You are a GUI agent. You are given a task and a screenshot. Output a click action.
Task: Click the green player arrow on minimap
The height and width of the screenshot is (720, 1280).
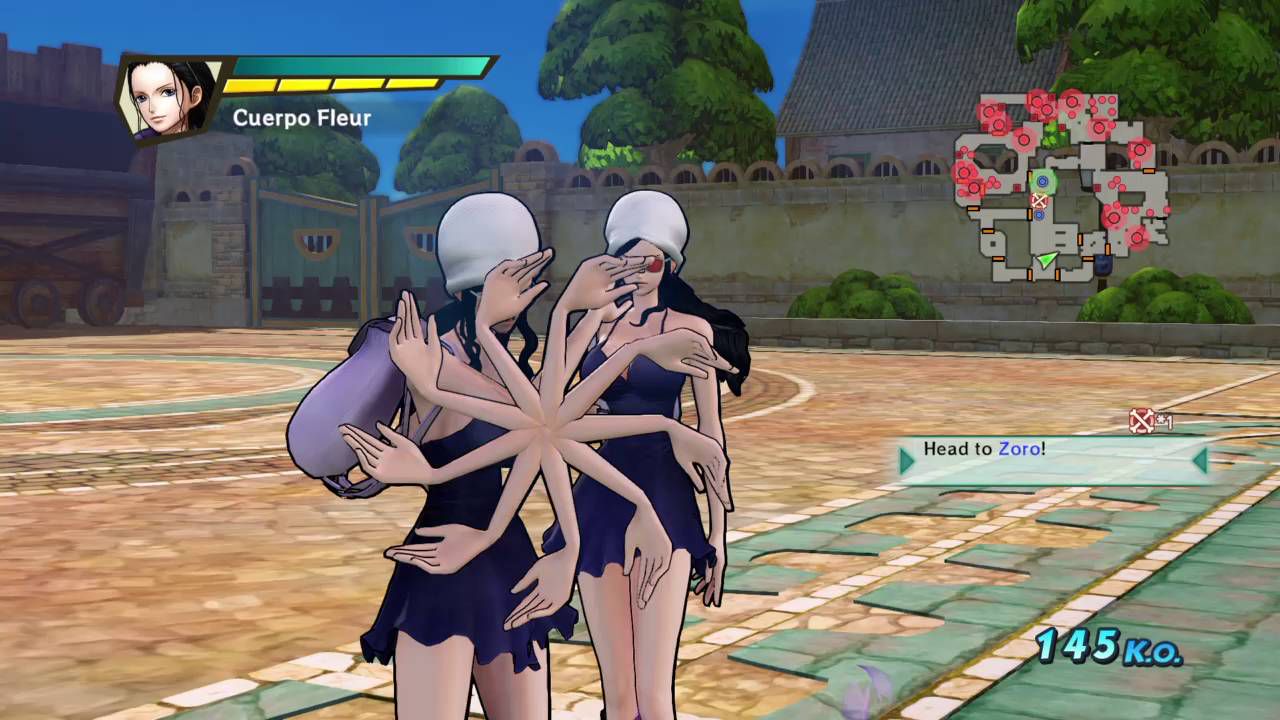(x=1046, y=261)
